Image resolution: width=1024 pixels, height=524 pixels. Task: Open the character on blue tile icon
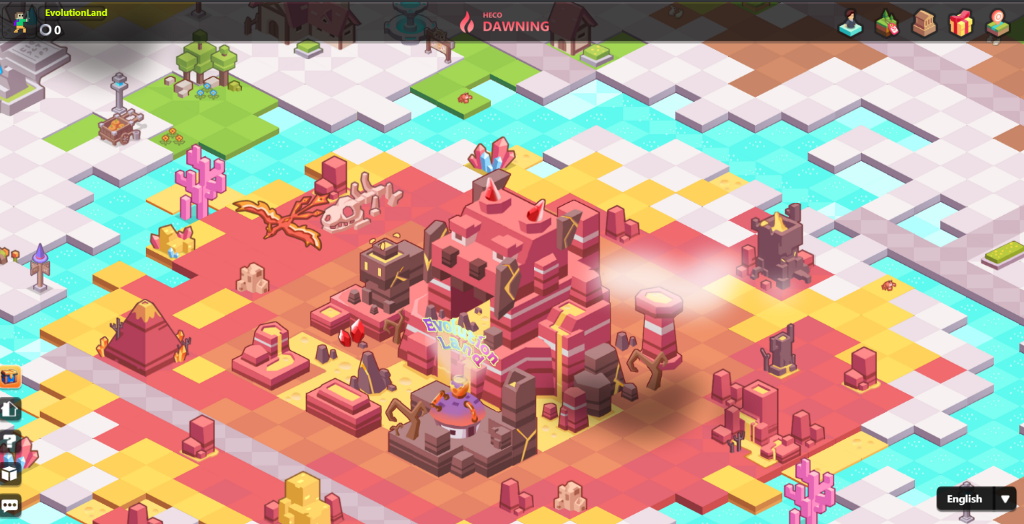point(852,22)
